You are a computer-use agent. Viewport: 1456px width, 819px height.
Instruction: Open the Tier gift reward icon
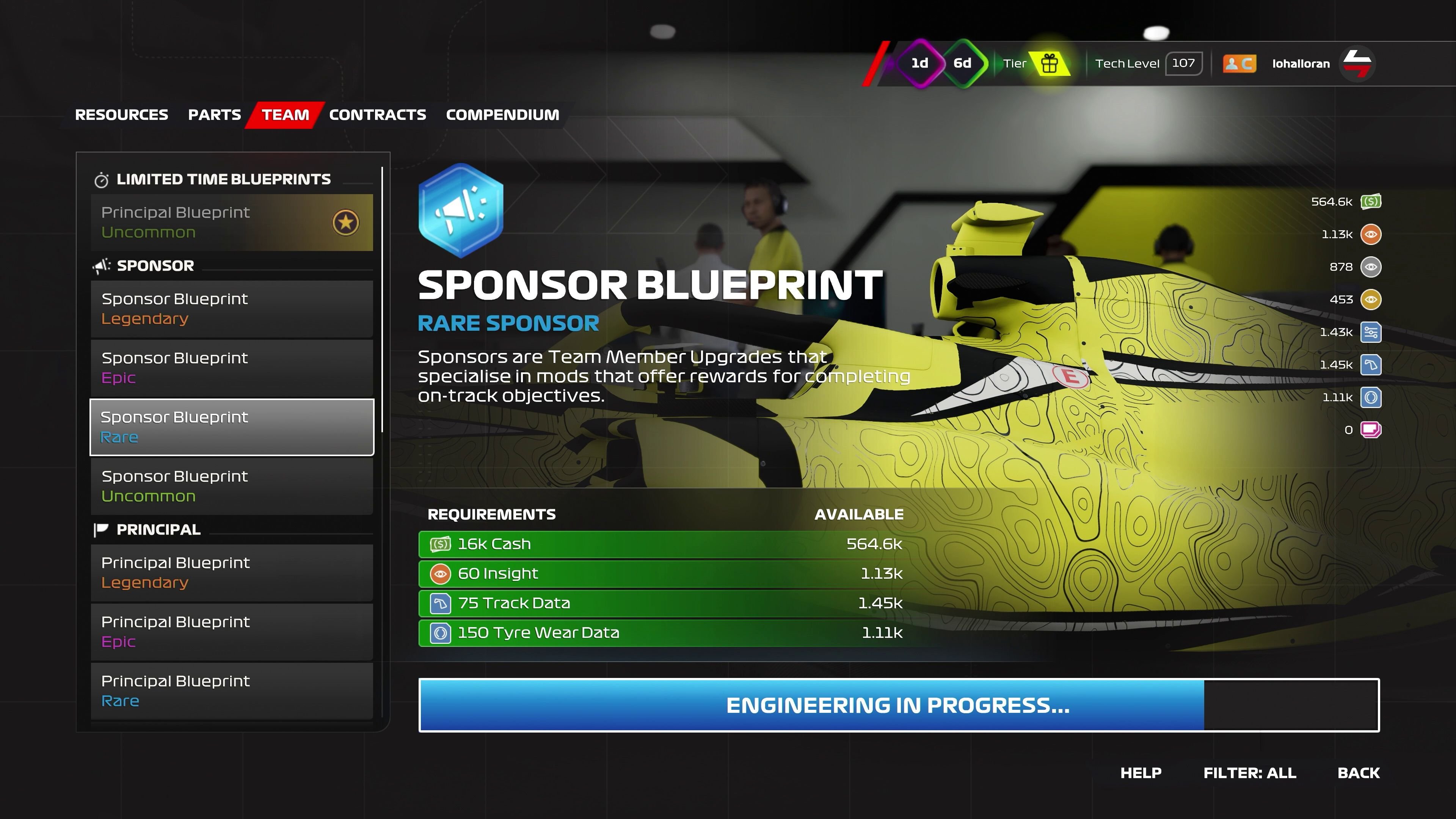click(1050, 63)
